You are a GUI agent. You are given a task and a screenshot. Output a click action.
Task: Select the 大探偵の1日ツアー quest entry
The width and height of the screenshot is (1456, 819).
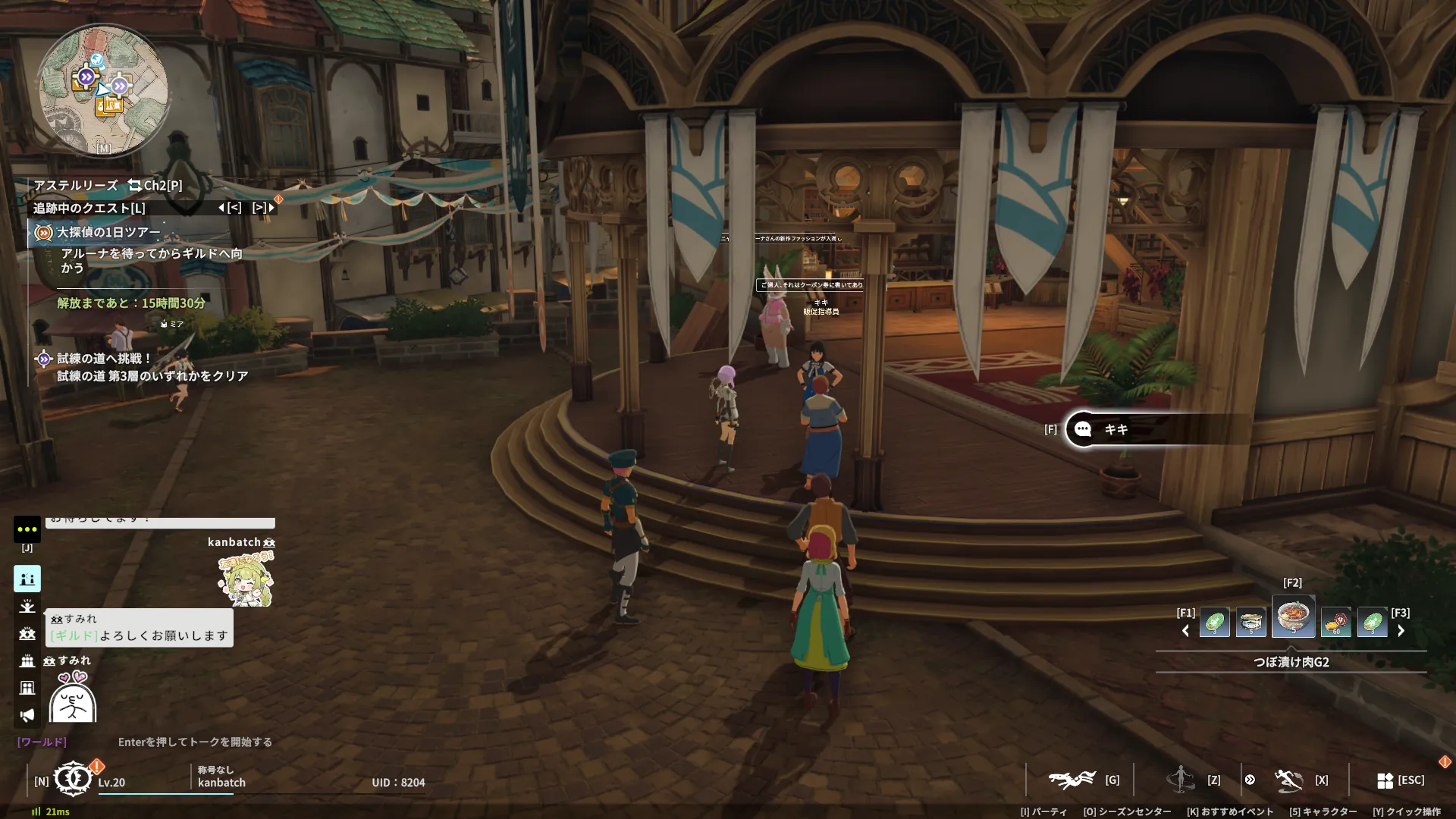109,232
